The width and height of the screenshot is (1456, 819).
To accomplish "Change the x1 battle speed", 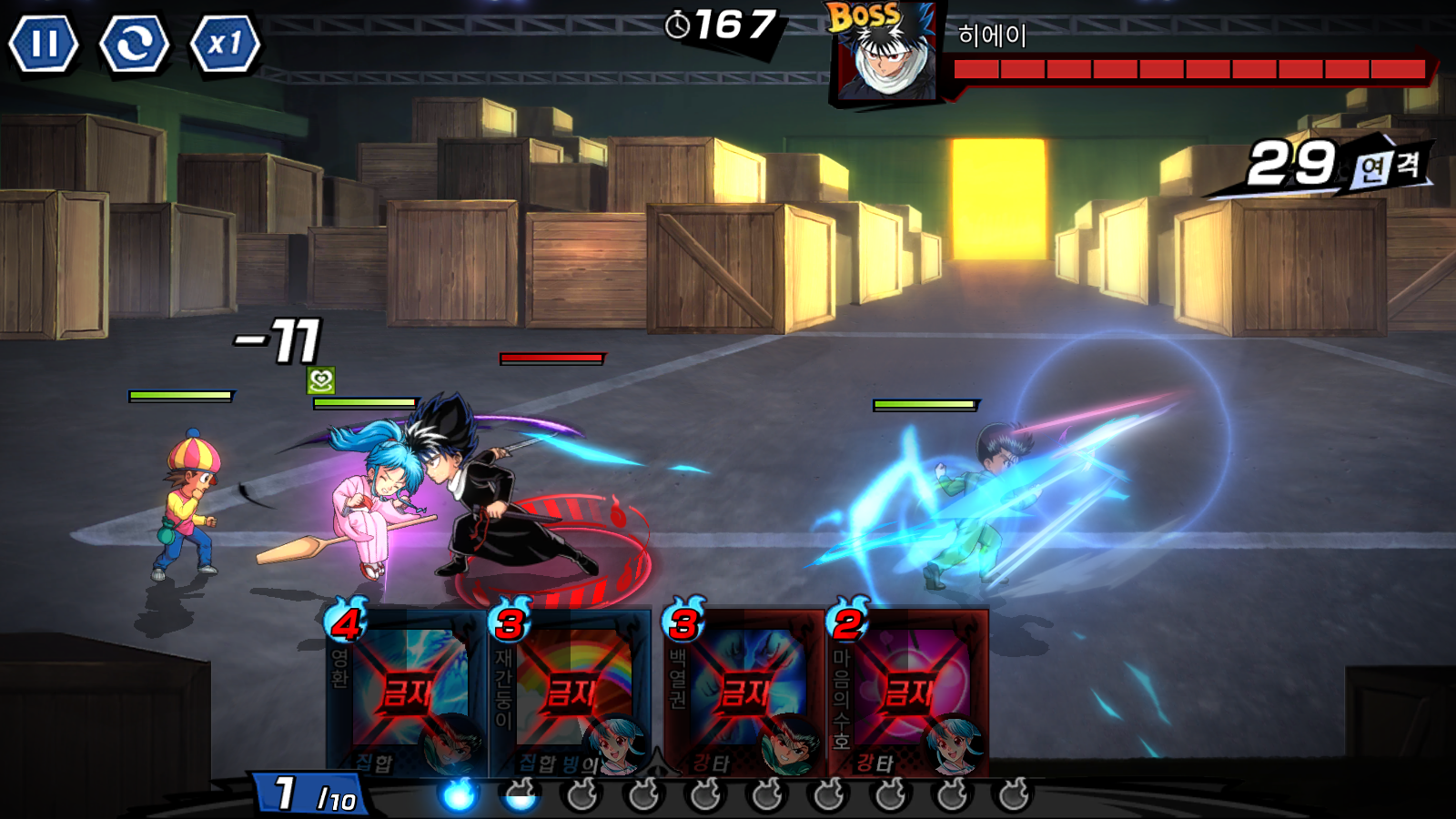I will [225, 43].
